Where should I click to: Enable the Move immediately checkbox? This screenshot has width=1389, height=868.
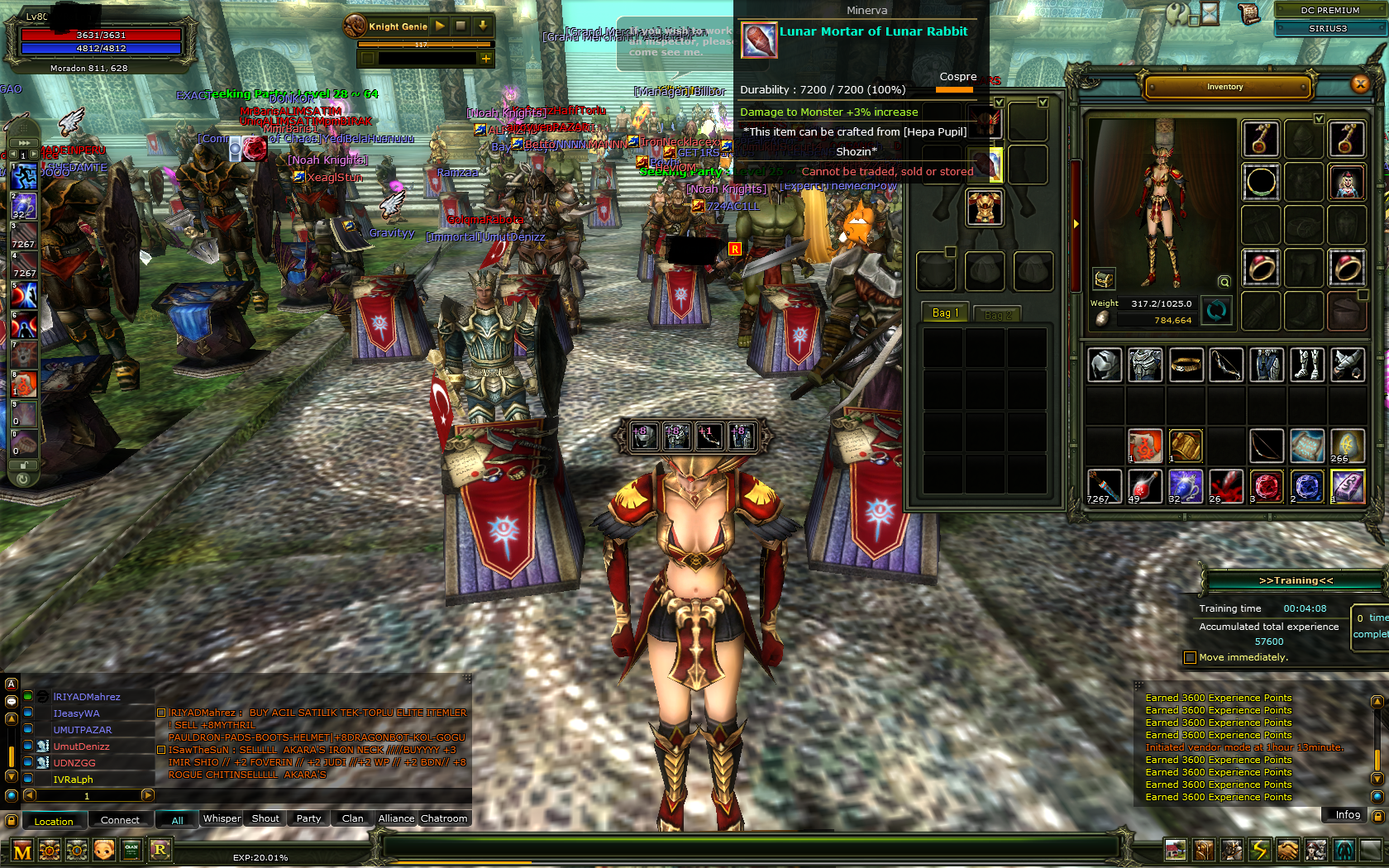[x=1189, y=657]
